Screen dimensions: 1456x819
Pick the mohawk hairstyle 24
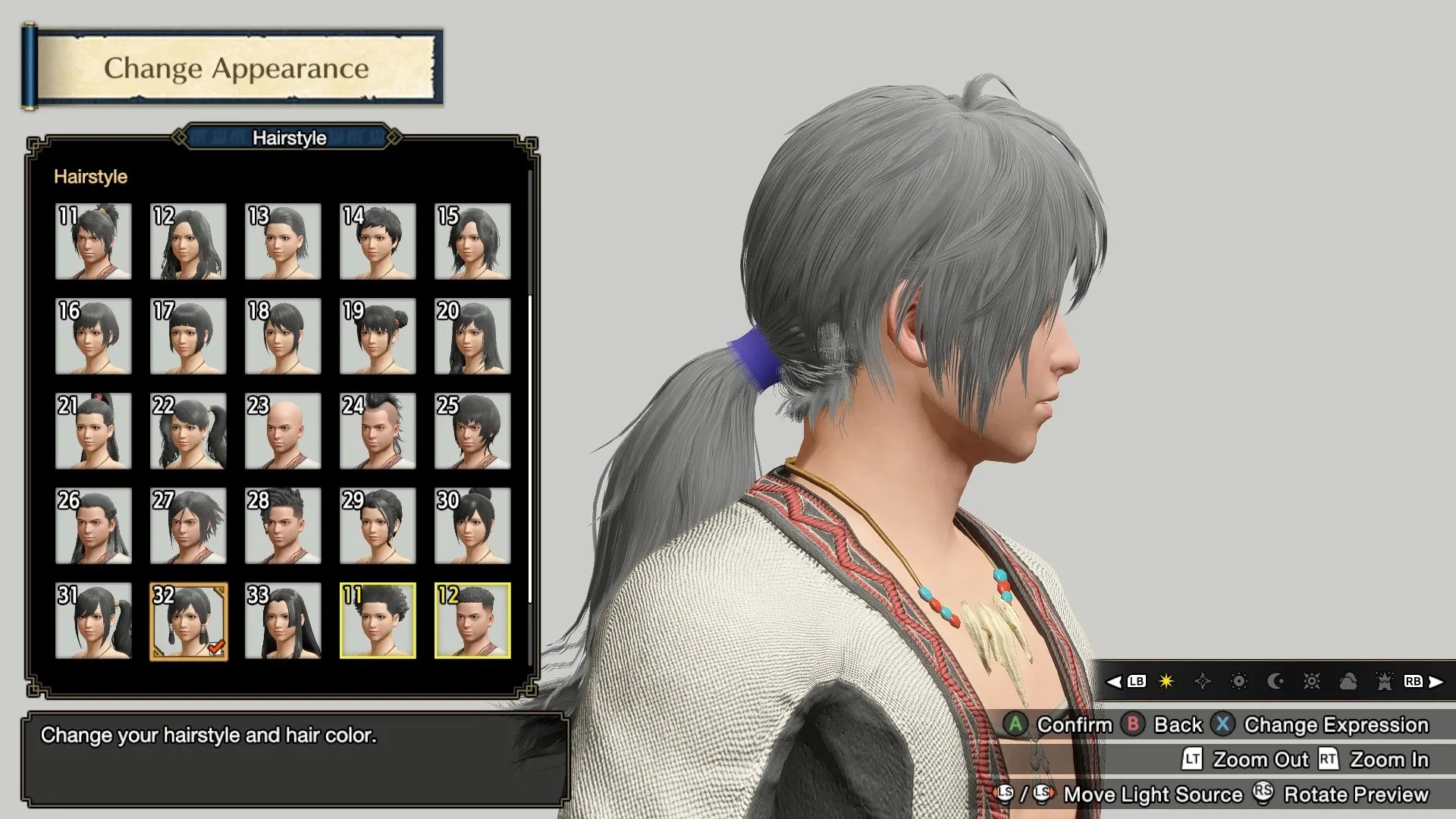(x=378, y=431)
